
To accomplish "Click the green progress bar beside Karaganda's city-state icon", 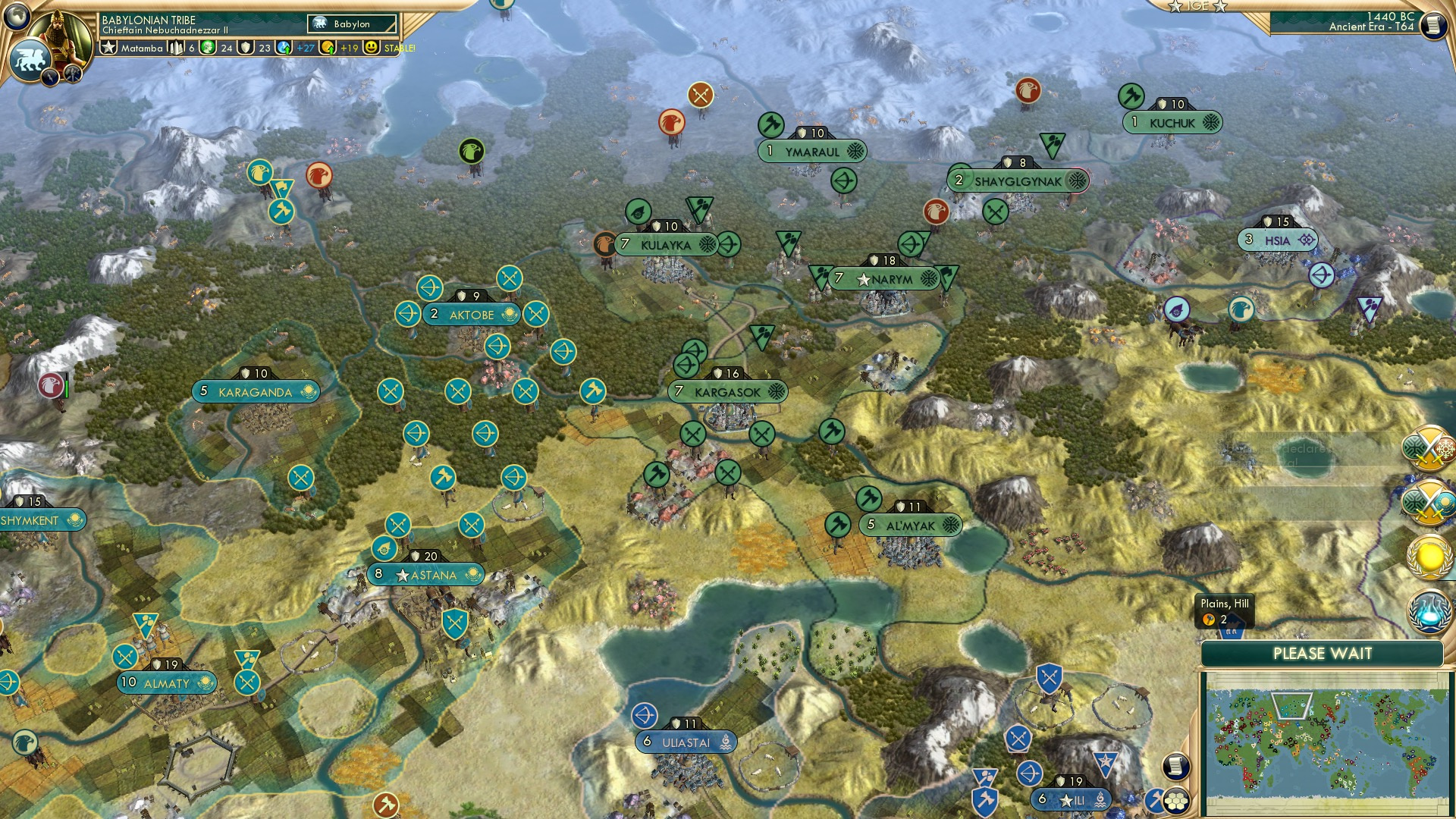I will click(65, 390).
